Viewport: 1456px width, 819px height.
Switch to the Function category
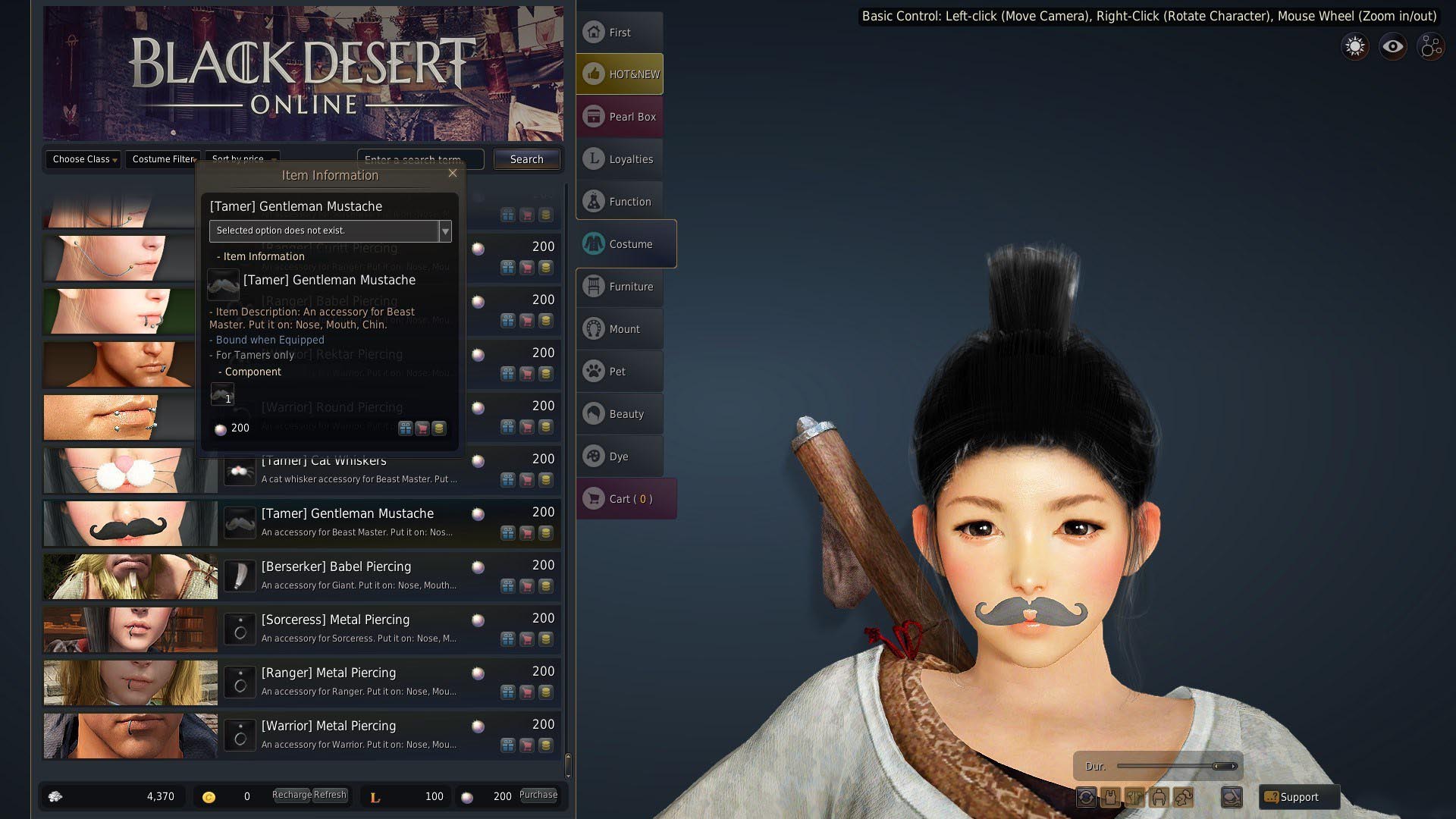tap(620, 202)
